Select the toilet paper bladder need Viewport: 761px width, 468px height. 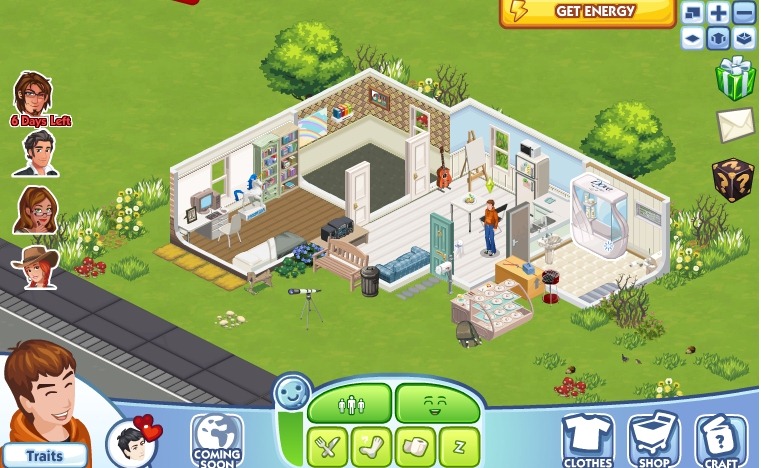(415, 445)
